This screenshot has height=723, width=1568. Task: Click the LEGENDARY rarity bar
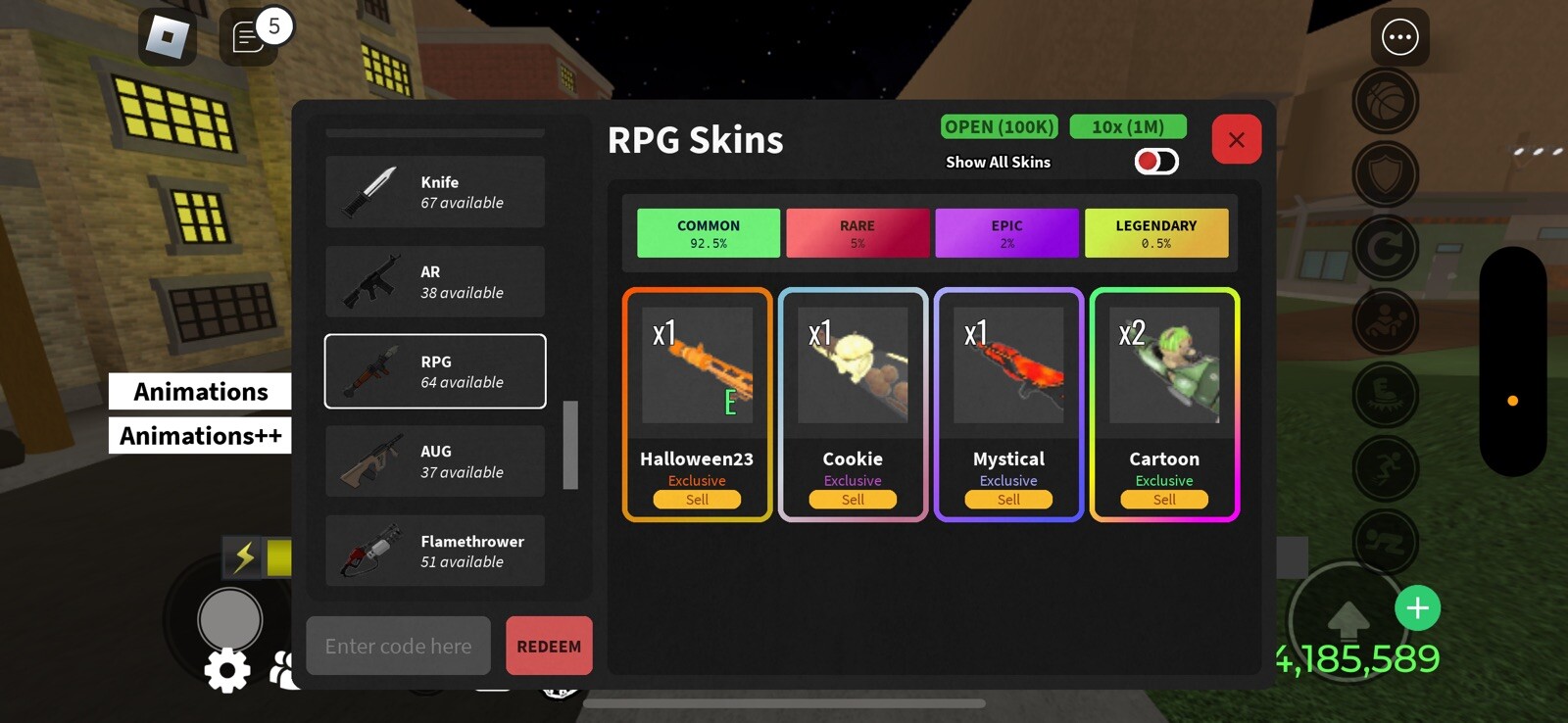pos(1156,233)
